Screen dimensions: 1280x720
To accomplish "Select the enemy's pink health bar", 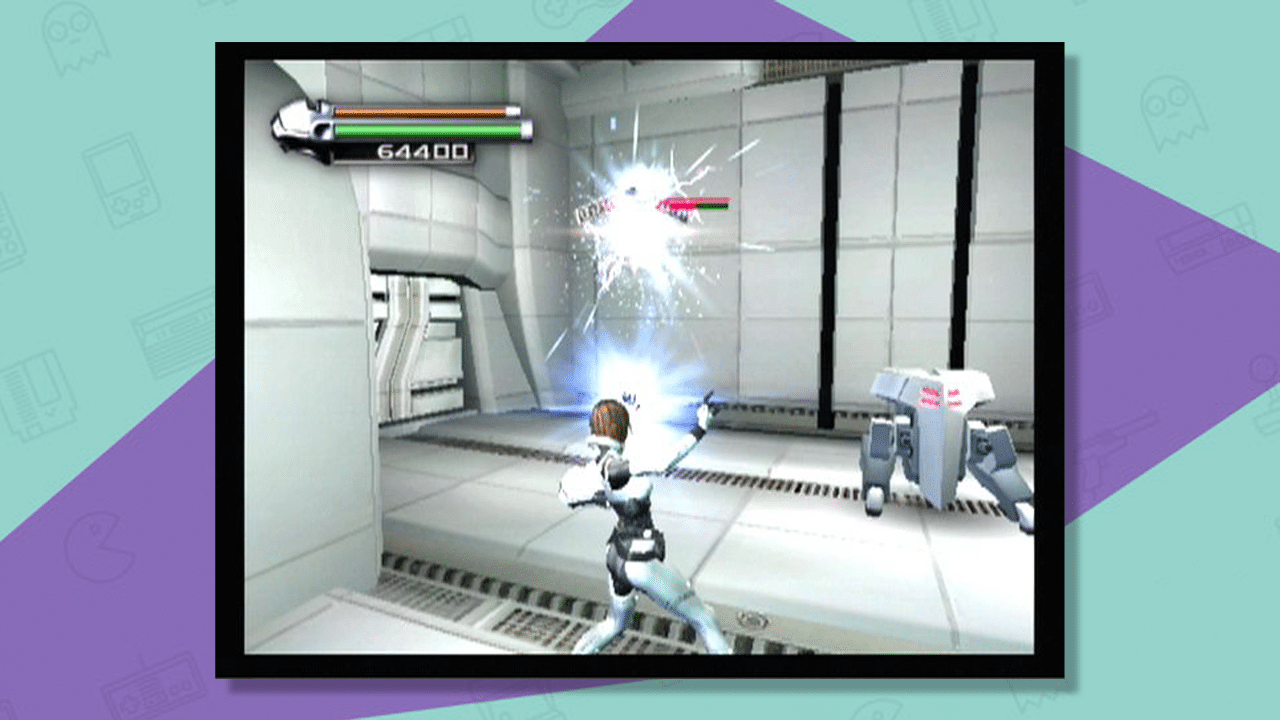I will click(x=680, y=206).
